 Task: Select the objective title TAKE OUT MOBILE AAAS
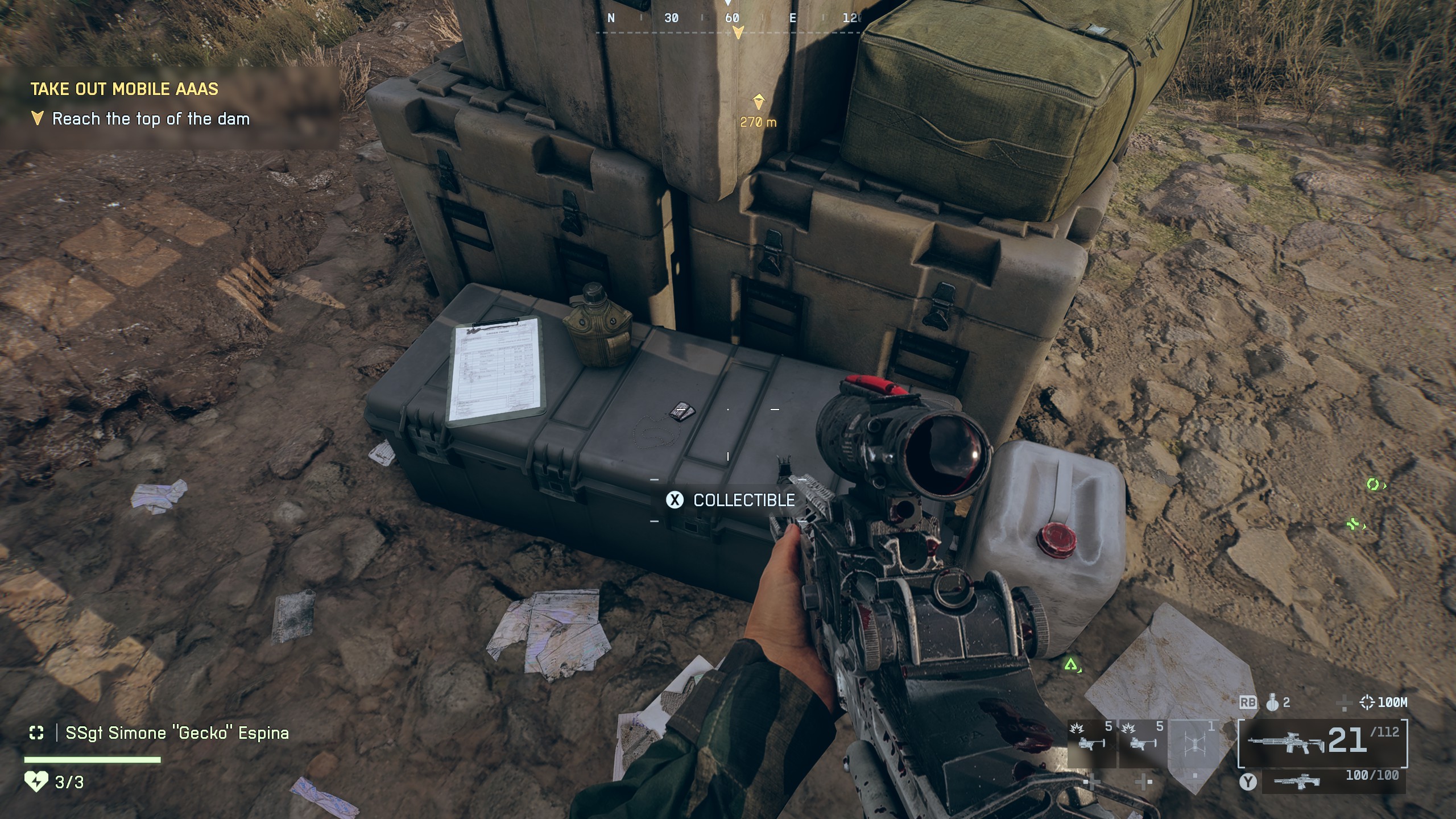[126, 89]
